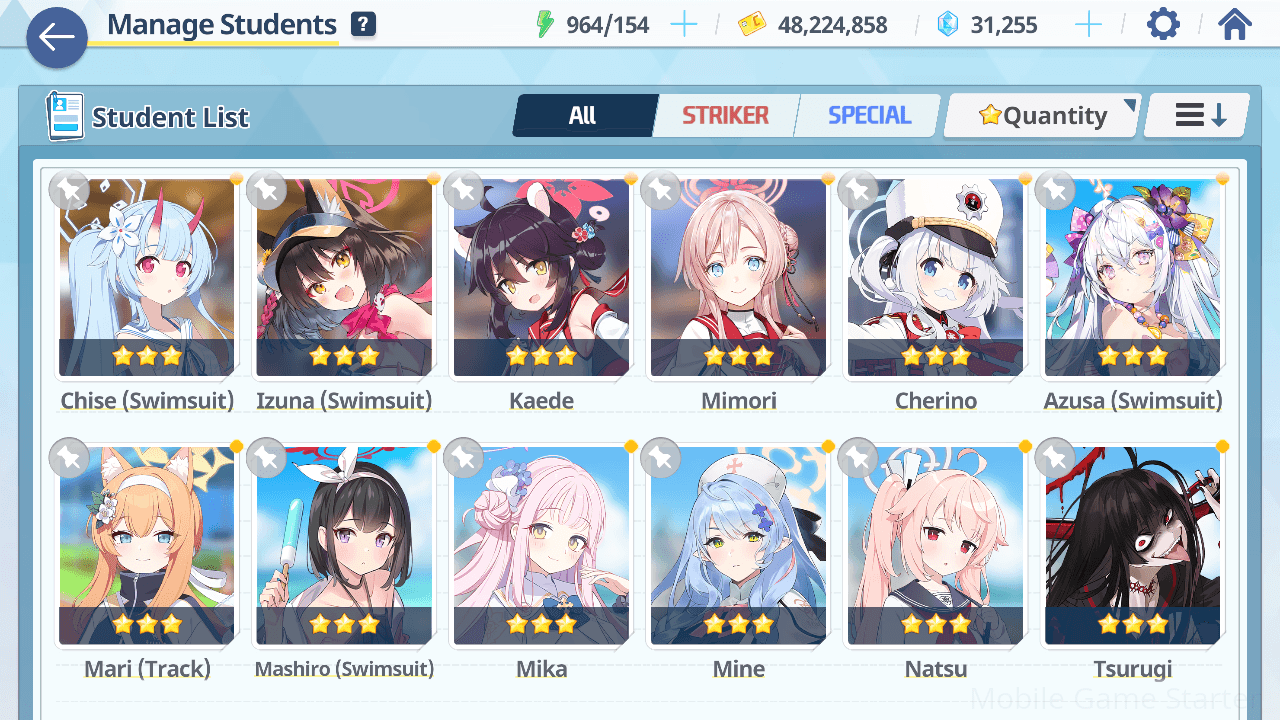The image size is (1280, 720).
Task: Select Izuna (Swimsuit) student card
Action: click(344, 278)
